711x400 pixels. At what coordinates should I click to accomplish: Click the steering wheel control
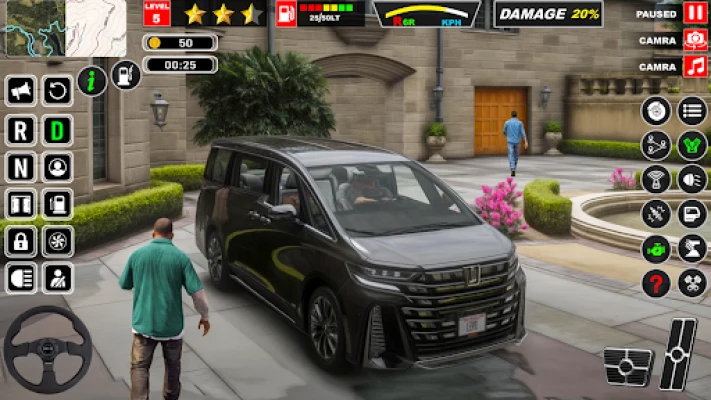pos(47,349)
